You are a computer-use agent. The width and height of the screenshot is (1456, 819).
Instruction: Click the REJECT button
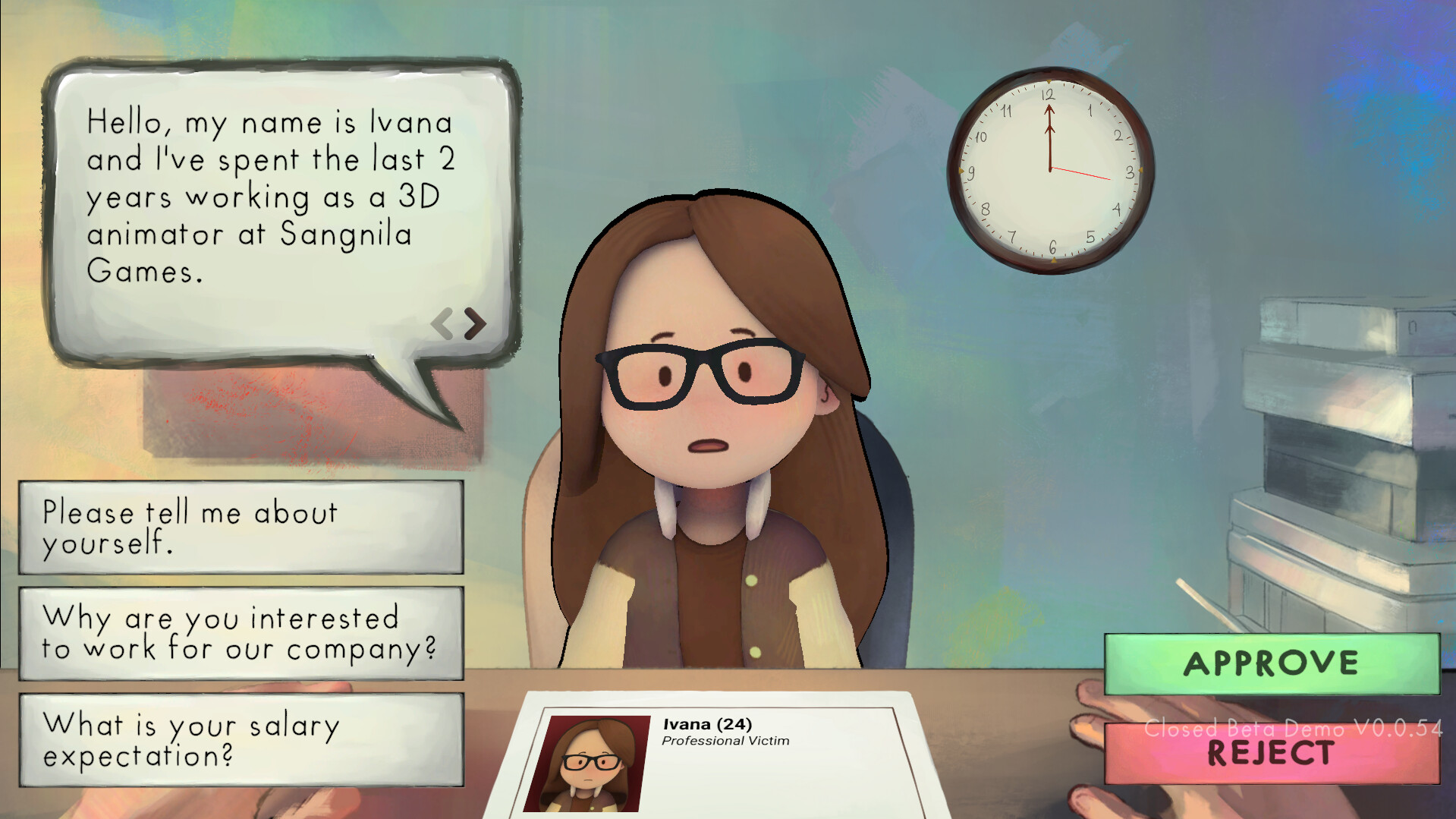(x=1272, y=754)
